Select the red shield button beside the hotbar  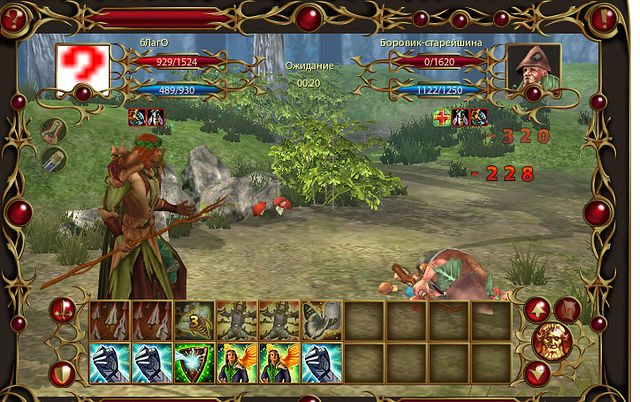(x=62, y=374)
